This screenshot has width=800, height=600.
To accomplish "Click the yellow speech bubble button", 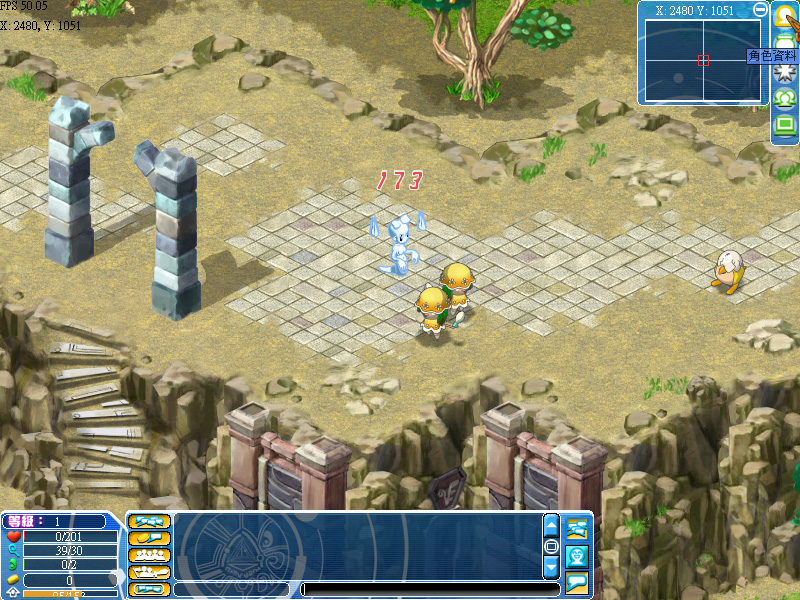I will click(x=577, y=582).
